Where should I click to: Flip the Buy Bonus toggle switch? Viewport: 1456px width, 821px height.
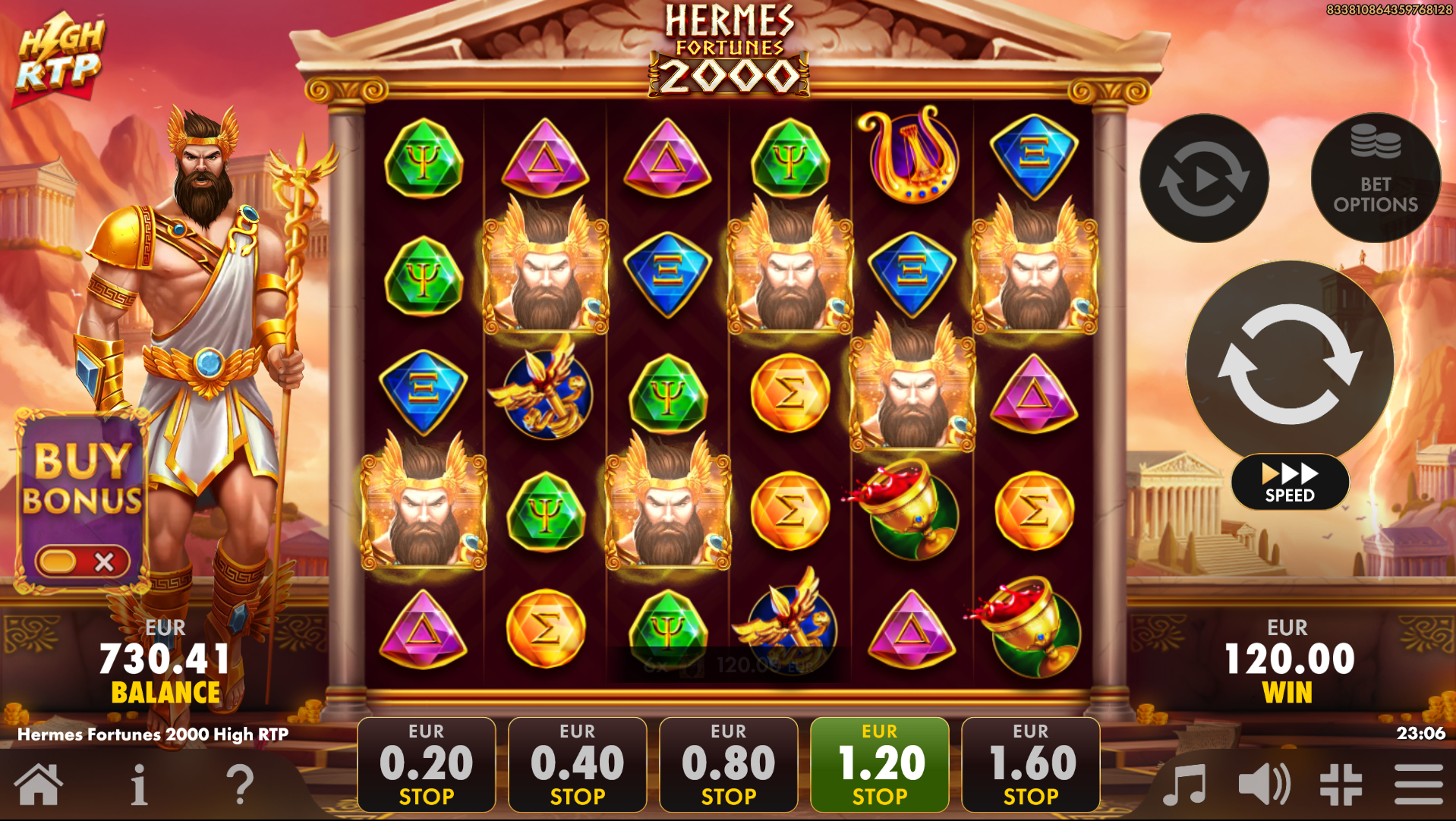point(82,561)
